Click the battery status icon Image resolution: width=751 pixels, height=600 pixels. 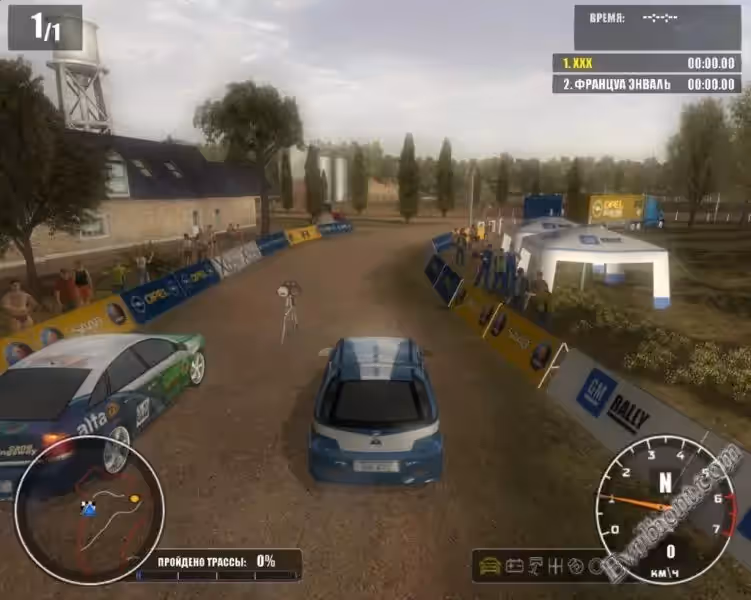tap(514, 566)
